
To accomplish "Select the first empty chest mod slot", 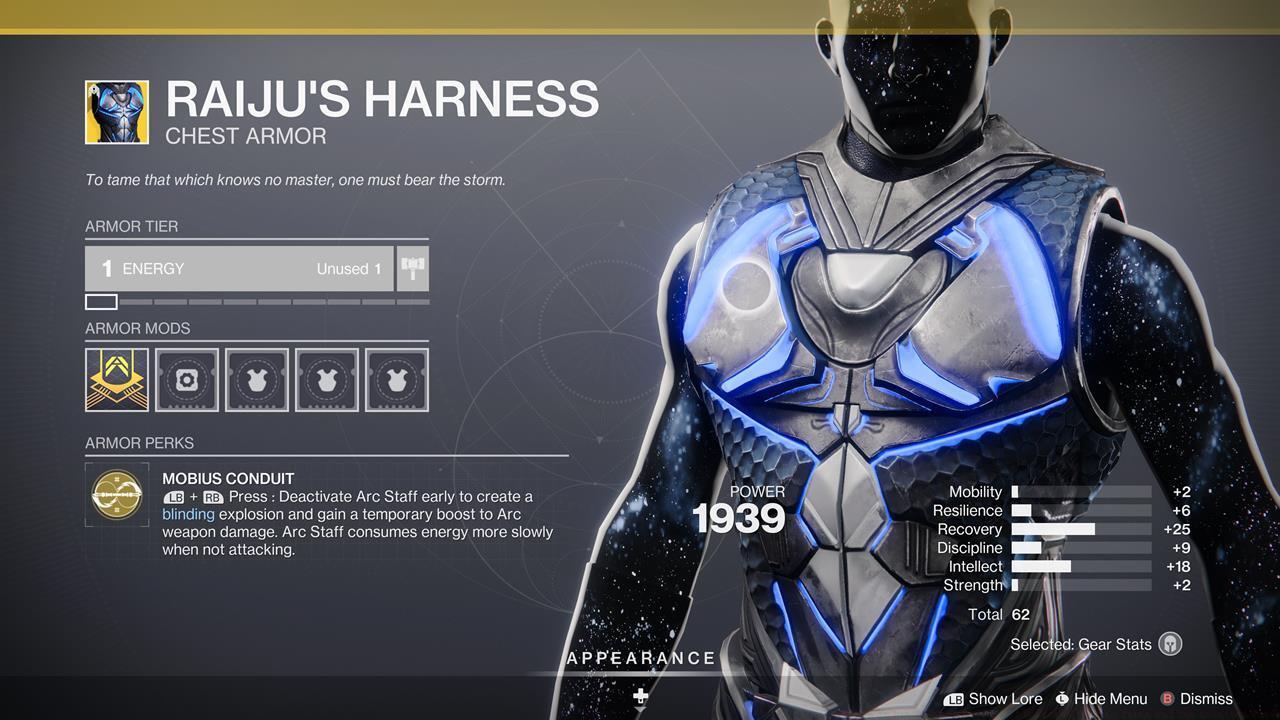I will point(257,380).
